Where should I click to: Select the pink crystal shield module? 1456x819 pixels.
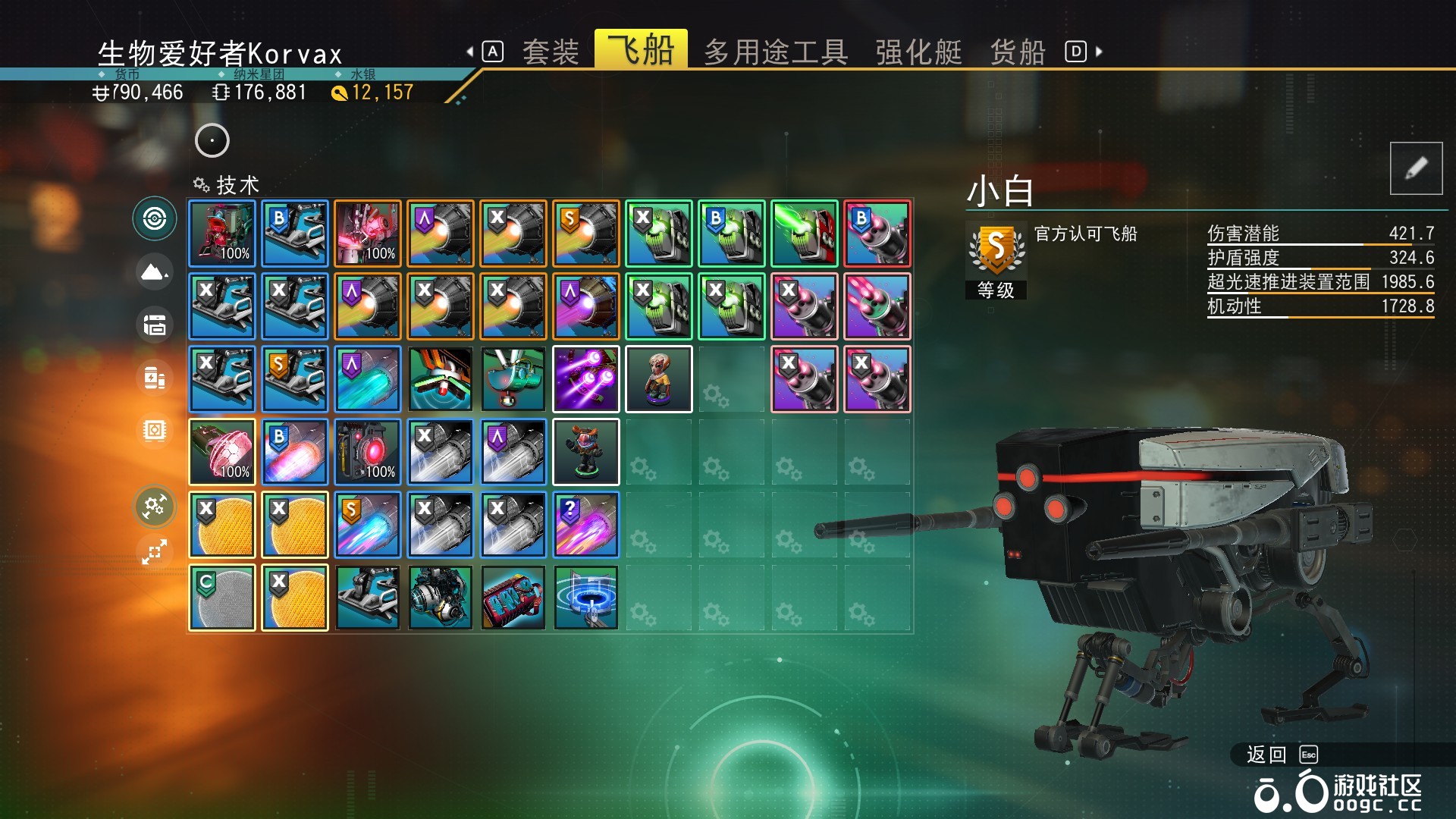point(221,452)
